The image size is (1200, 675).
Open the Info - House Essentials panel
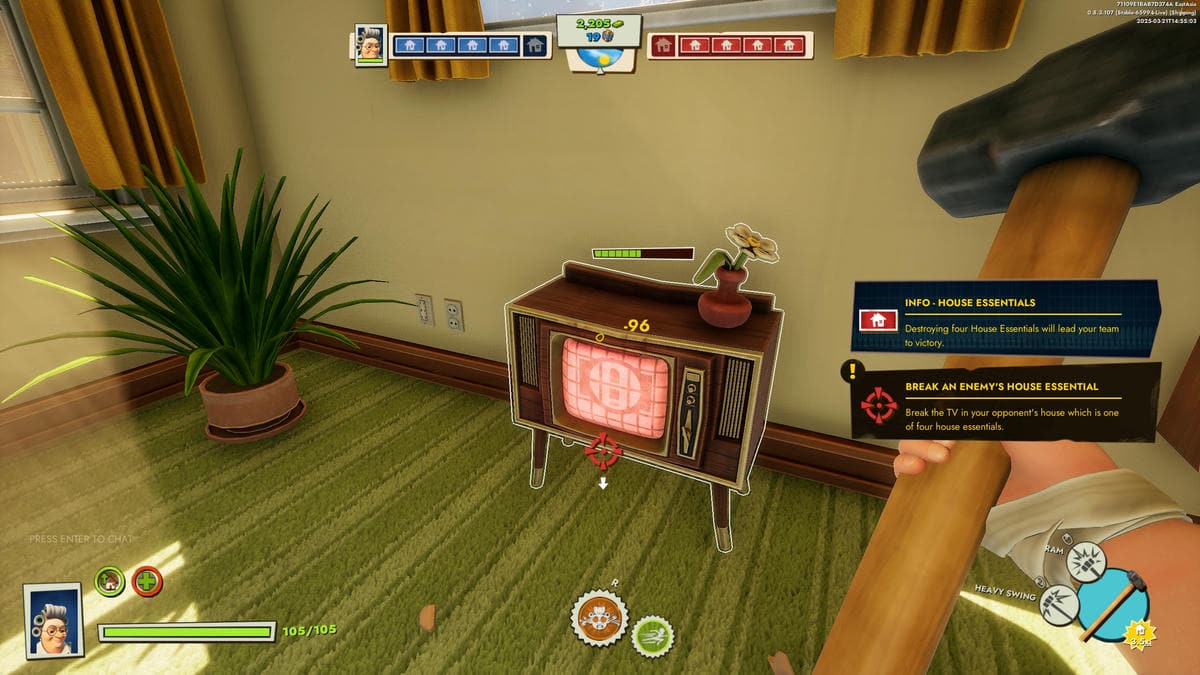pyautogui.click(x=1005, y=319)
